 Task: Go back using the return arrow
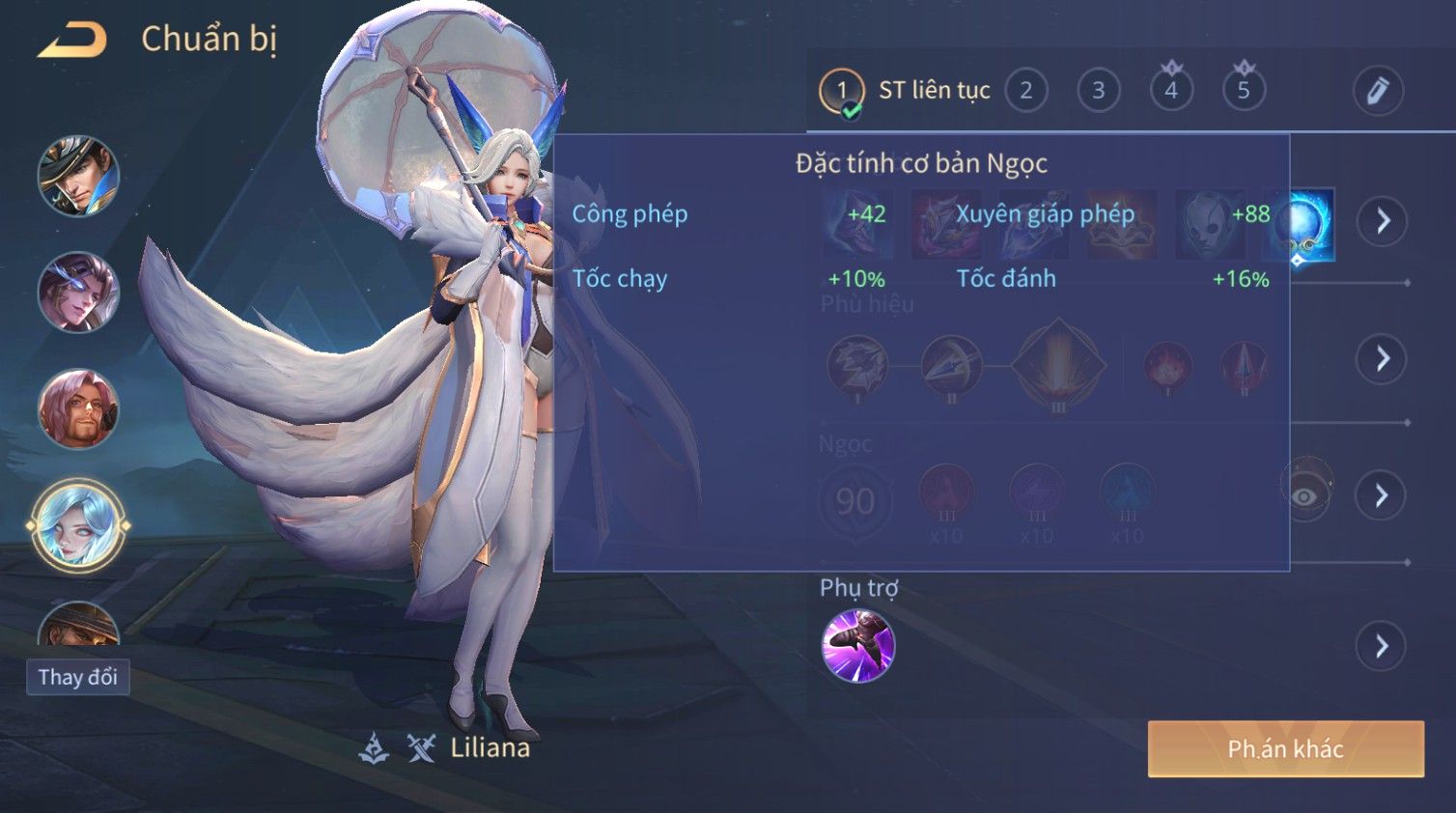point(72,41)
